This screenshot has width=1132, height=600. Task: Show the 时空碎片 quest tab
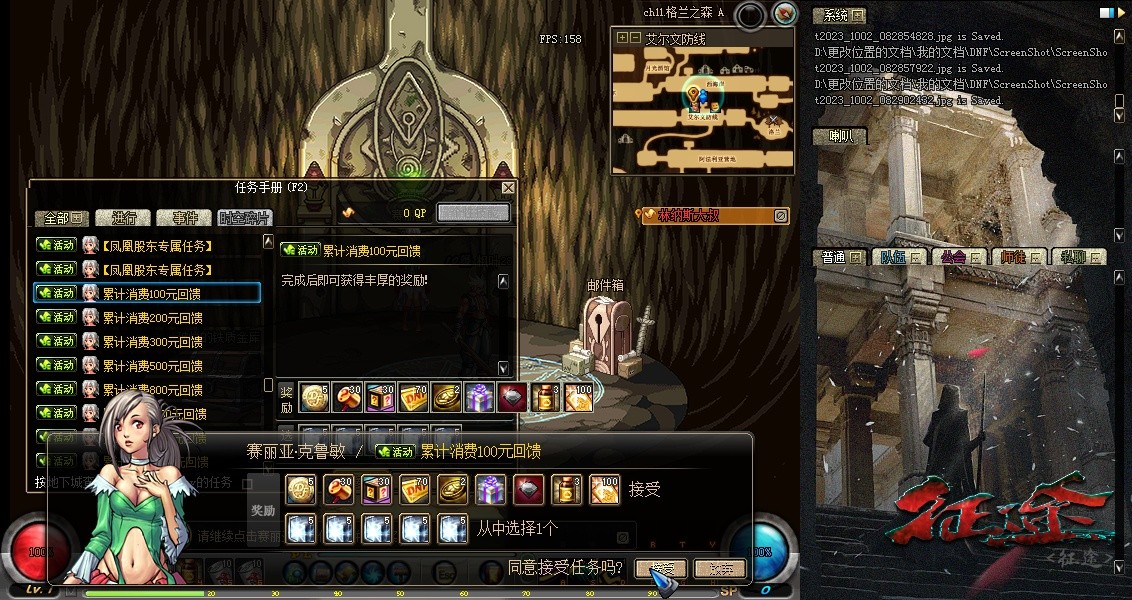pos(243,218)
